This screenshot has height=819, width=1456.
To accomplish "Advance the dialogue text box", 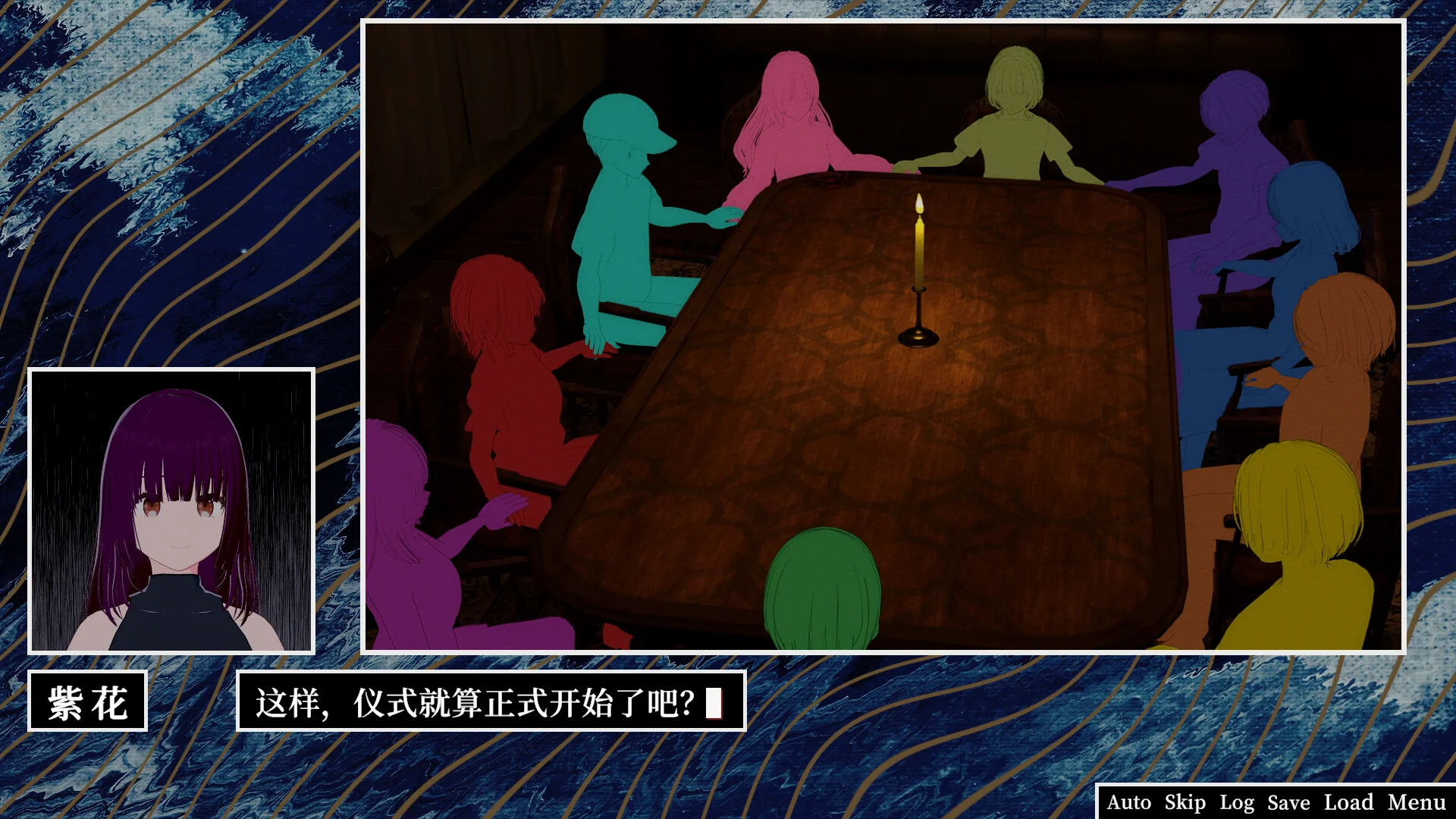I will click(x=491, y=701).
